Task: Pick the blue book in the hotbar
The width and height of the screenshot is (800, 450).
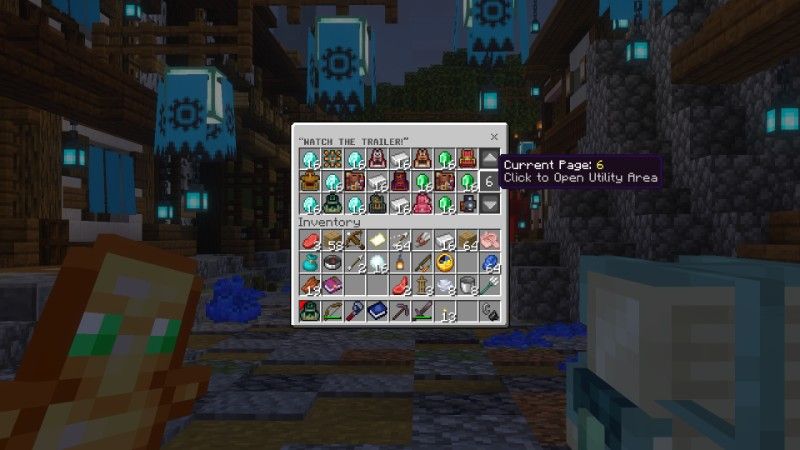Action: pyautogui.click(x=377, y=312)
